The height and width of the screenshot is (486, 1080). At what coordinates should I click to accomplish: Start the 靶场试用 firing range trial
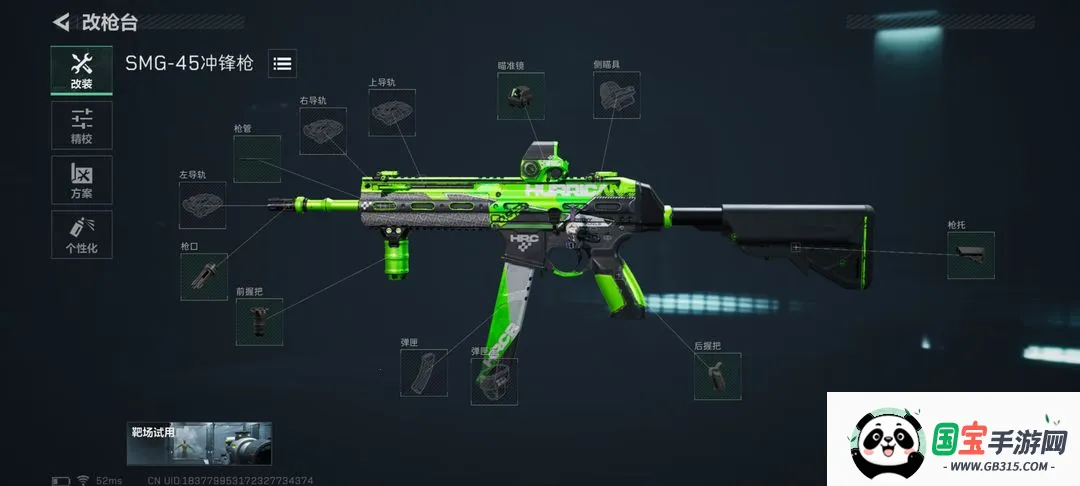click(x=200, y=443)
